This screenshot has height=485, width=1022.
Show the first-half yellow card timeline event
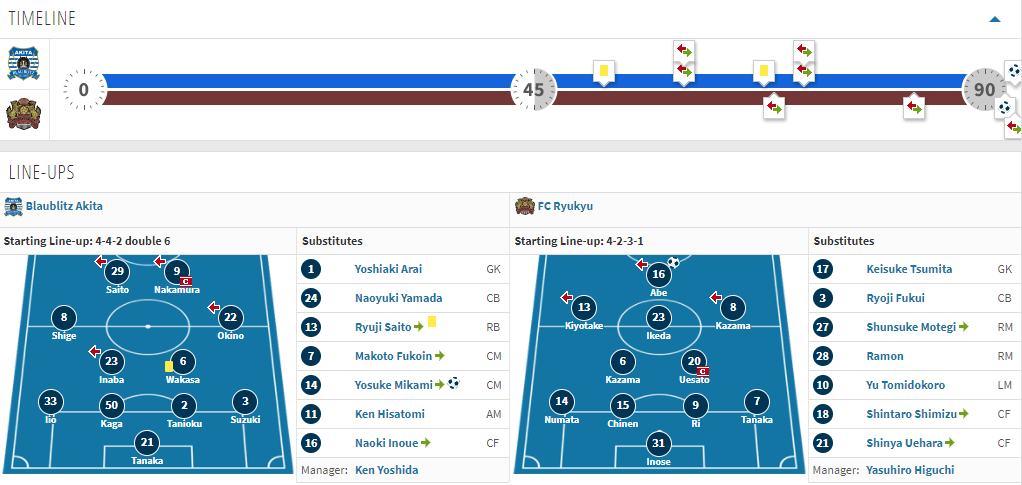coord(603,71)
